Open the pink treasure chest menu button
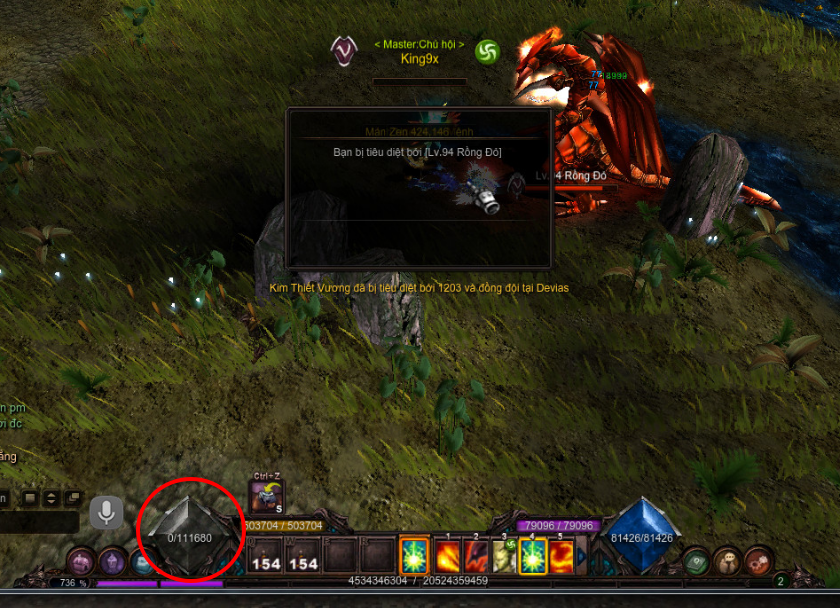 81,561
